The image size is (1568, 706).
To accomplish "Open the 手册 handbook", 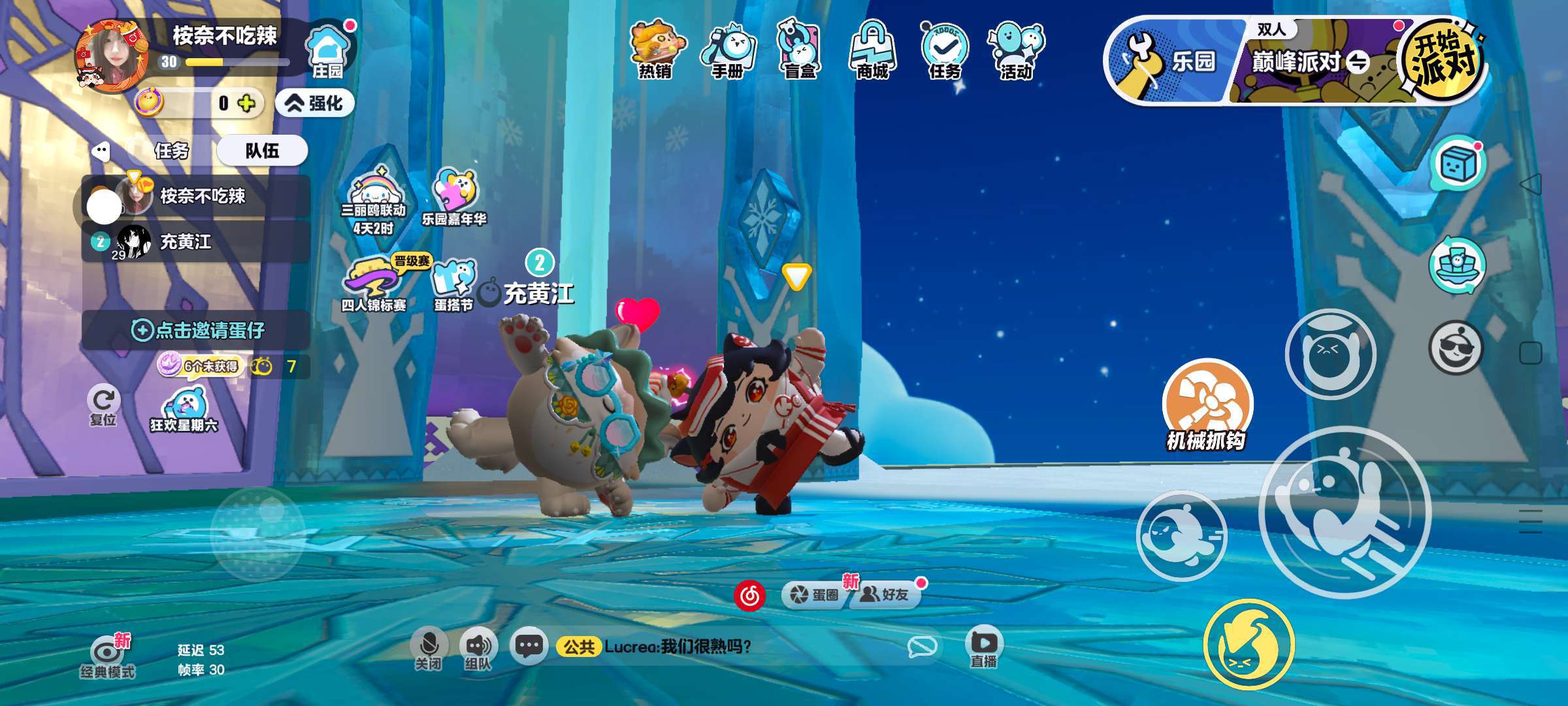I will tap(728, 49).
